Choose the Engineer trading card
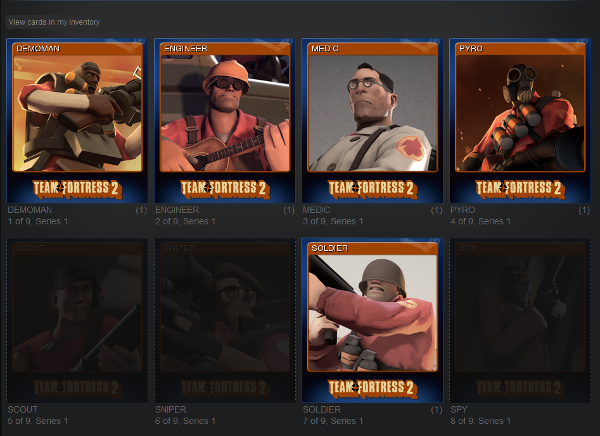Screen dimensions: 600x436 [224, 120]
